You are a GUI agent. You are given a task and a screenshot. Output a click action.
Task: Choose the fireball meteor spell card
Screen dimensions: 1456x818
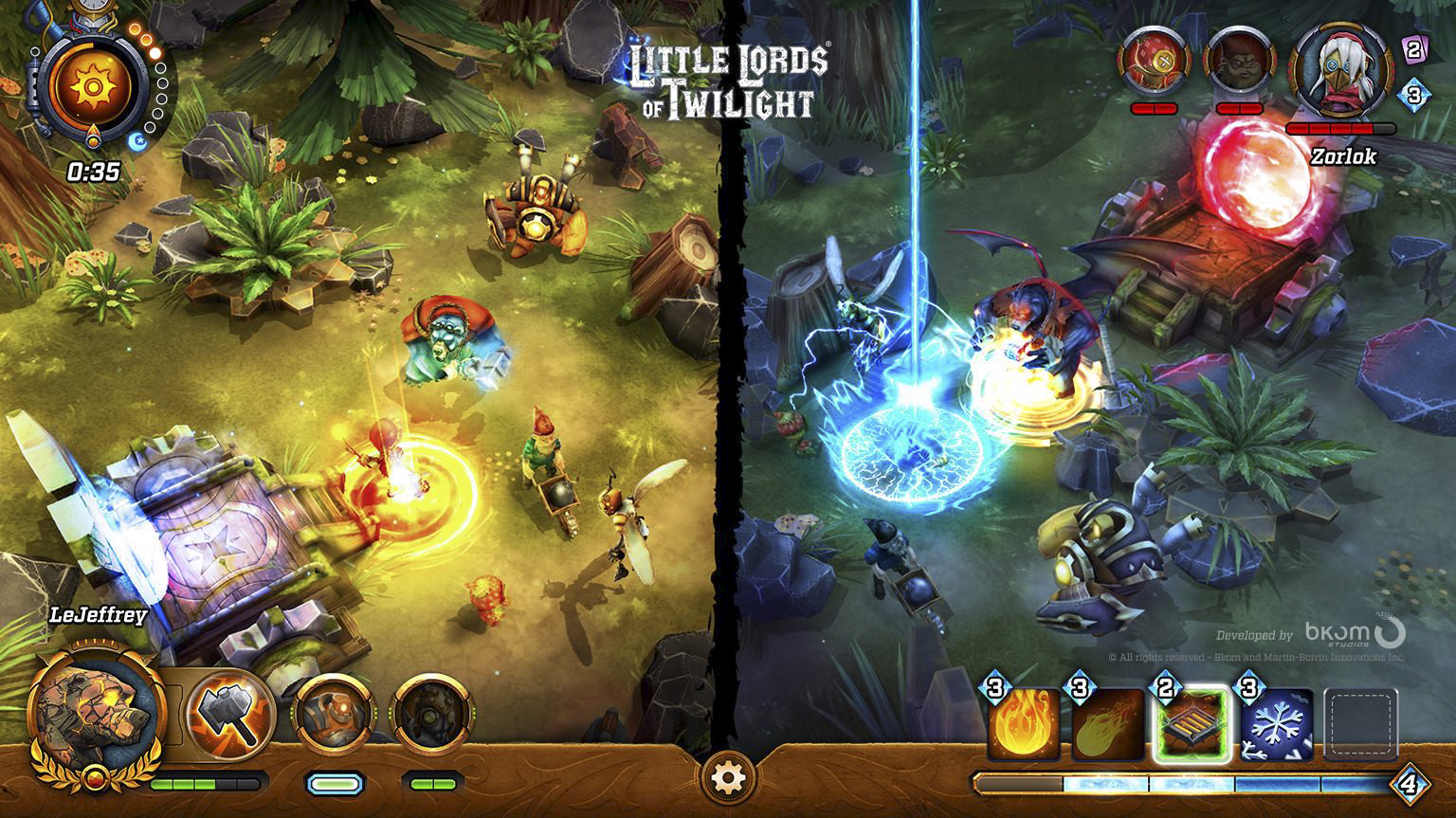coord(1107,725)
